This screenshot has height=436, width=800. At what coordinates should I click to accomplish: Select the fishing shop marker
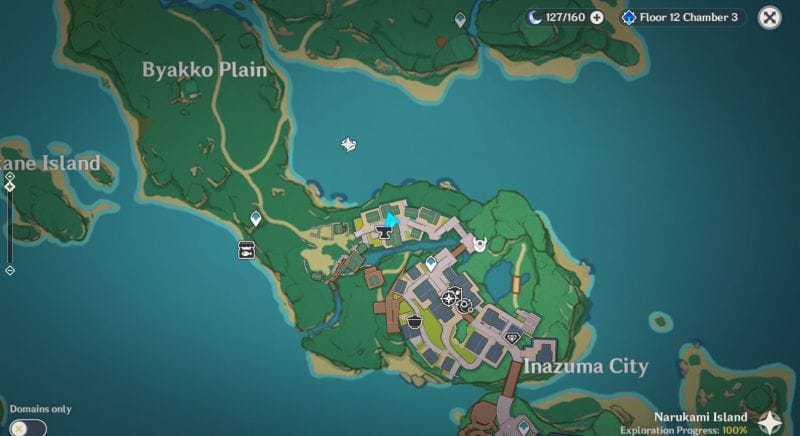[x=246, y=251]
